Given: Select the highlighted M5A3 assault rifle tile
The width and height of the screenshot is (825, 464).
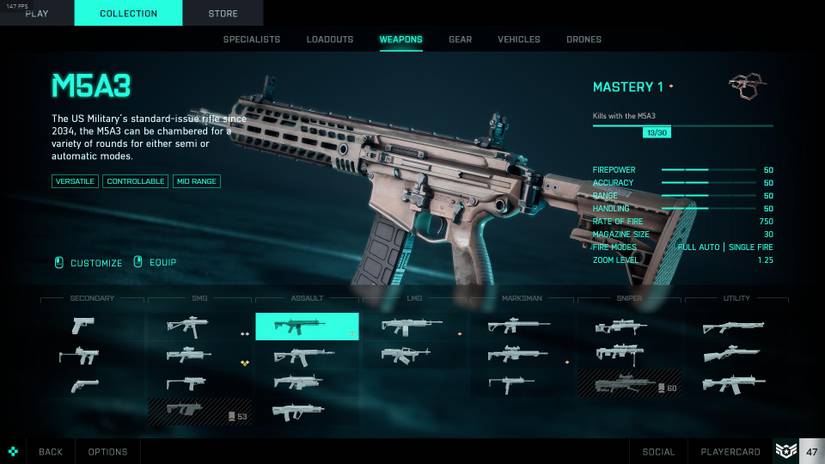Looking at the screenshot, I should pos(306,326).
